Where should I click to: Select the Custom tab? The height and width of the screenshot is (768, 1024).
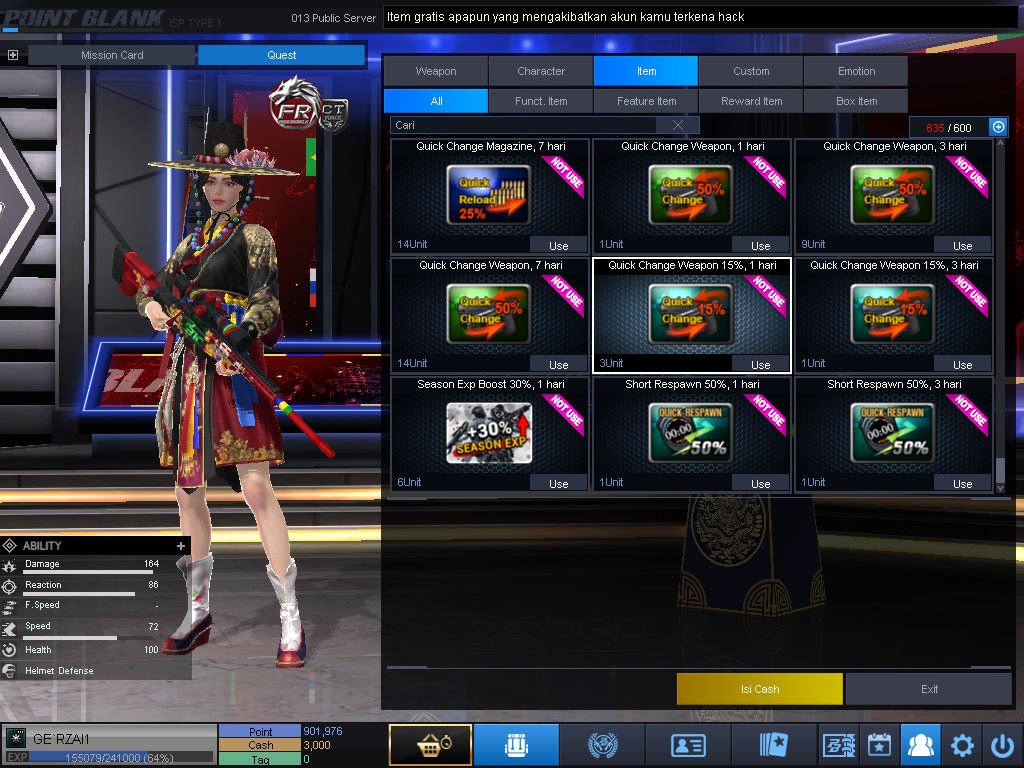751,71
